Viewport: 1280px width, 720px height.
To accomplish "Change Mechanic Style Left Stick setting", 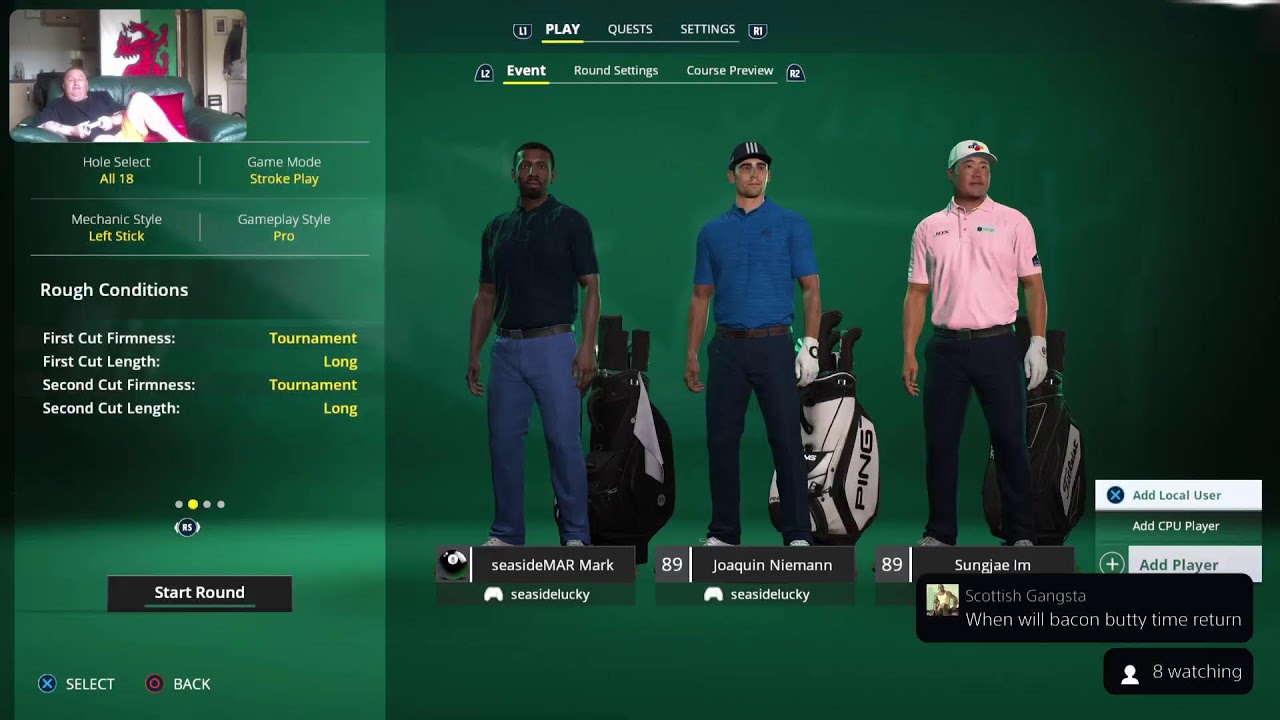I will (116, 228).
